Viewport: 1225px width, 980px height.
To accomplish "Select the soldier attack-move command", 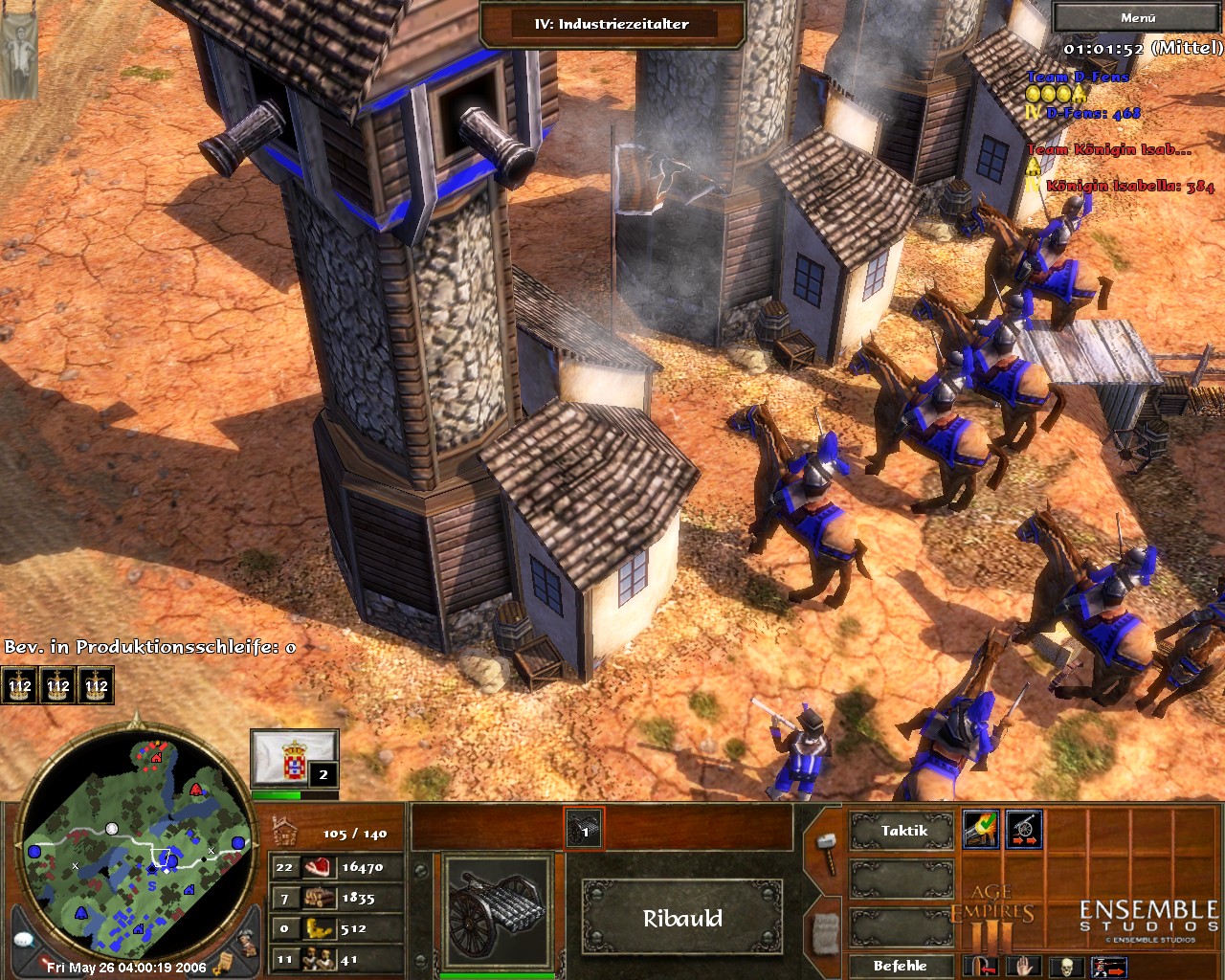I will click(x=1109, y=966).
